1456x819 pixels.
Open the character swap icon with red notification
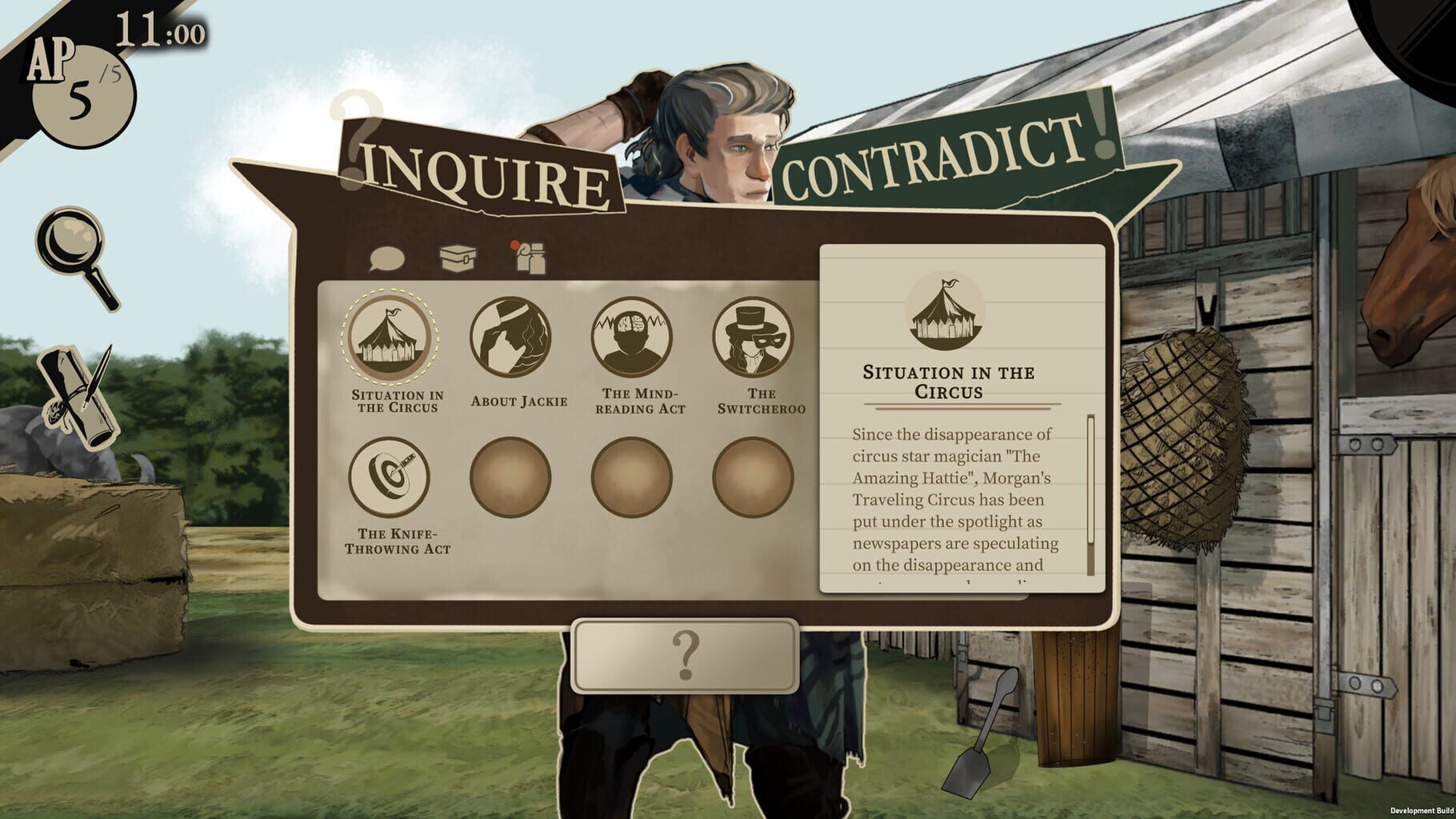[x=532, y=254]
